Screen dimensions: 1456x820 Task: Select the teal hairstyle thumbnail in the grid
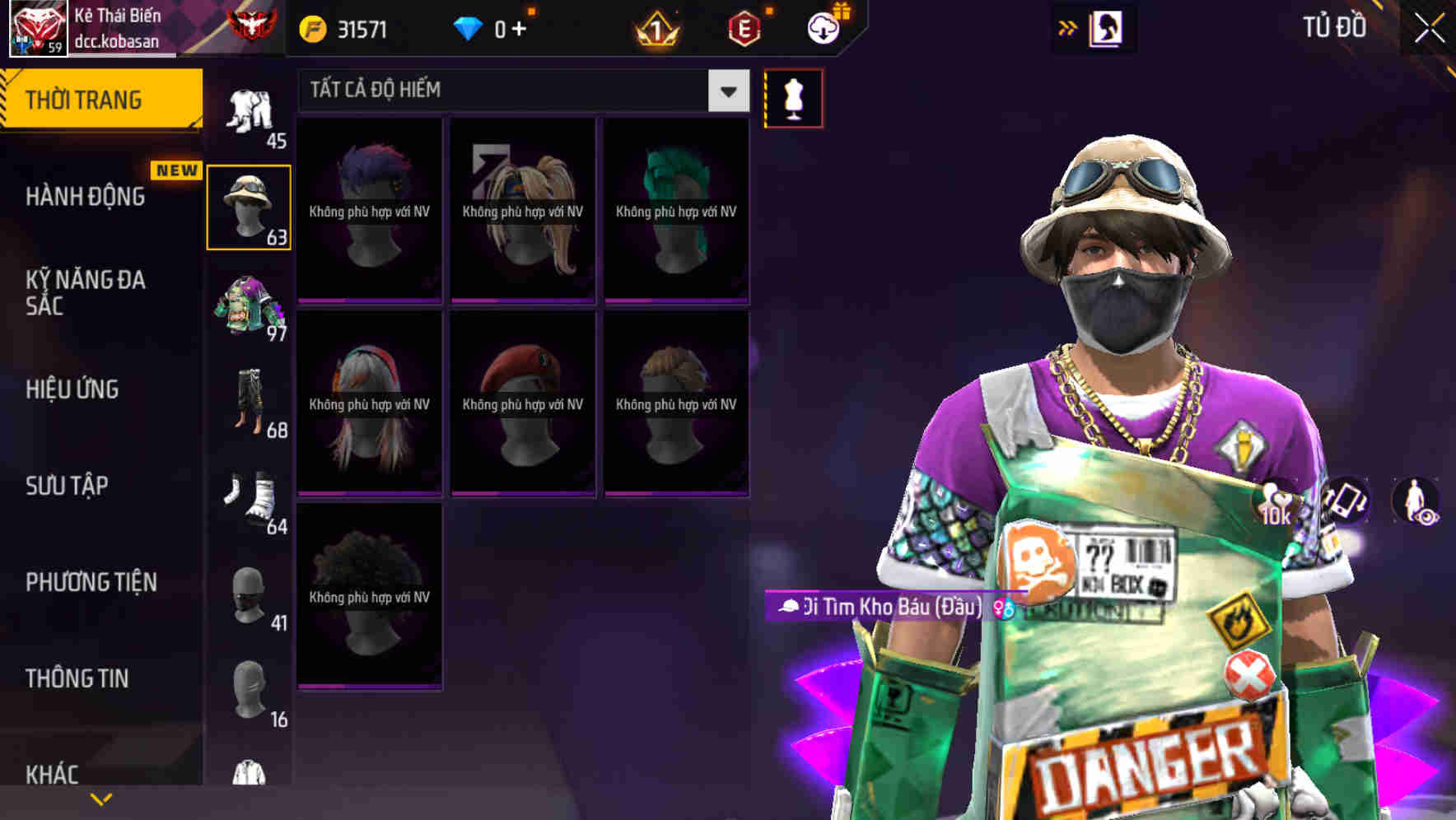click(x=675, y=210)
